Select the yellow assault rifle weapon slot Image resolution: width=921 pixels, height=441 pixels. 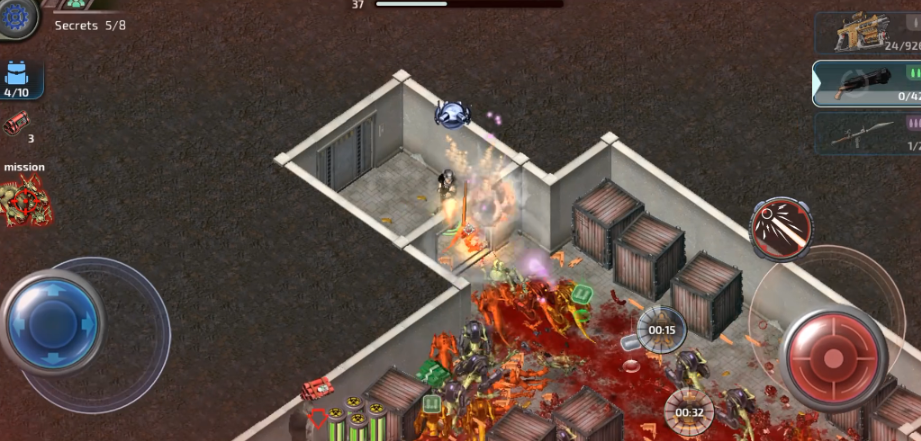click(x=866, y=32)
